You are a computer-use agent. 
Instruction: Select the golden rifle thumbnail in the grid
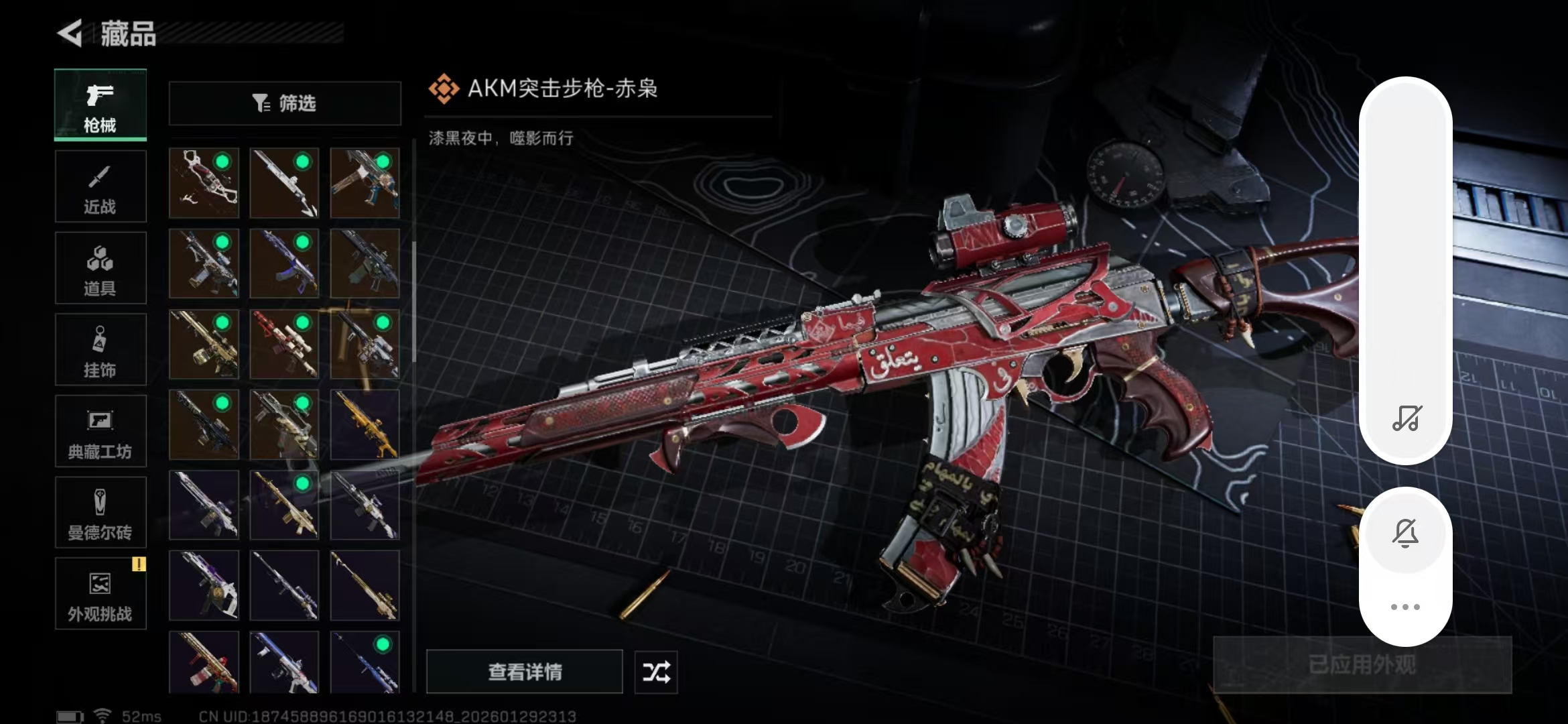[365, 426]
